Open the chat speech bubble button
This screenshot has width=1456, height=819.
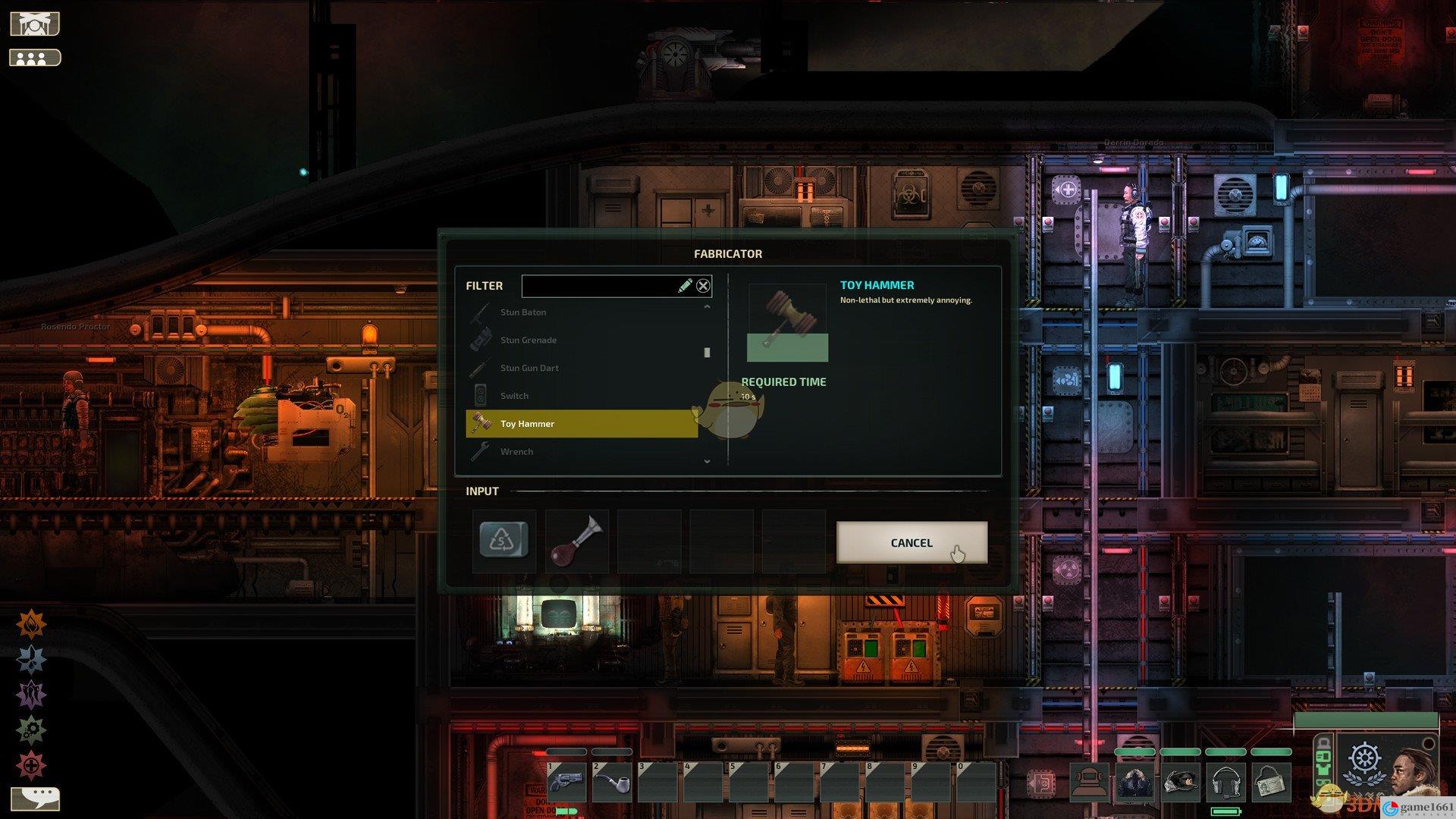pos(36,798)
